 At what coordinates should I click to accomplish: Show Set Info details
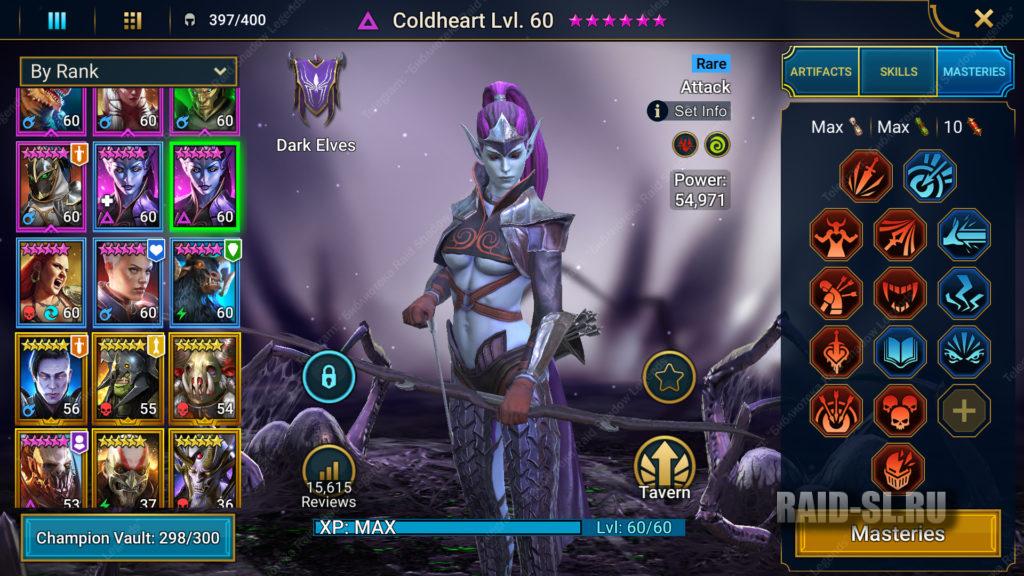point(688,111)
